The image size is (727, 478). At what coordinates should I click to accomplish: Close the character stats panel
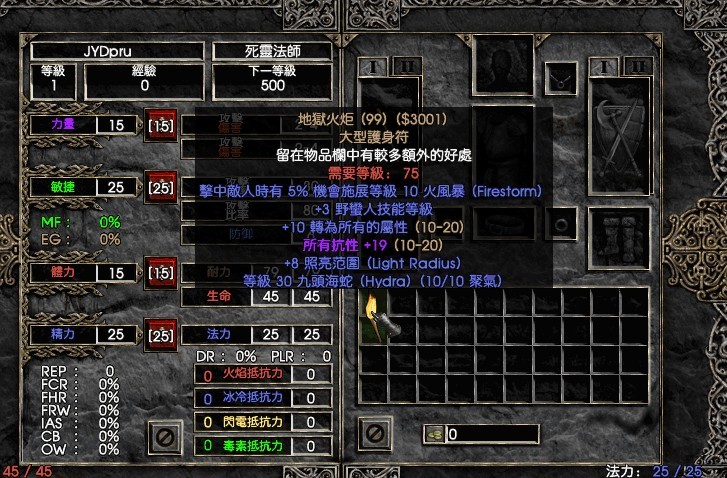(x=164, y=435)
